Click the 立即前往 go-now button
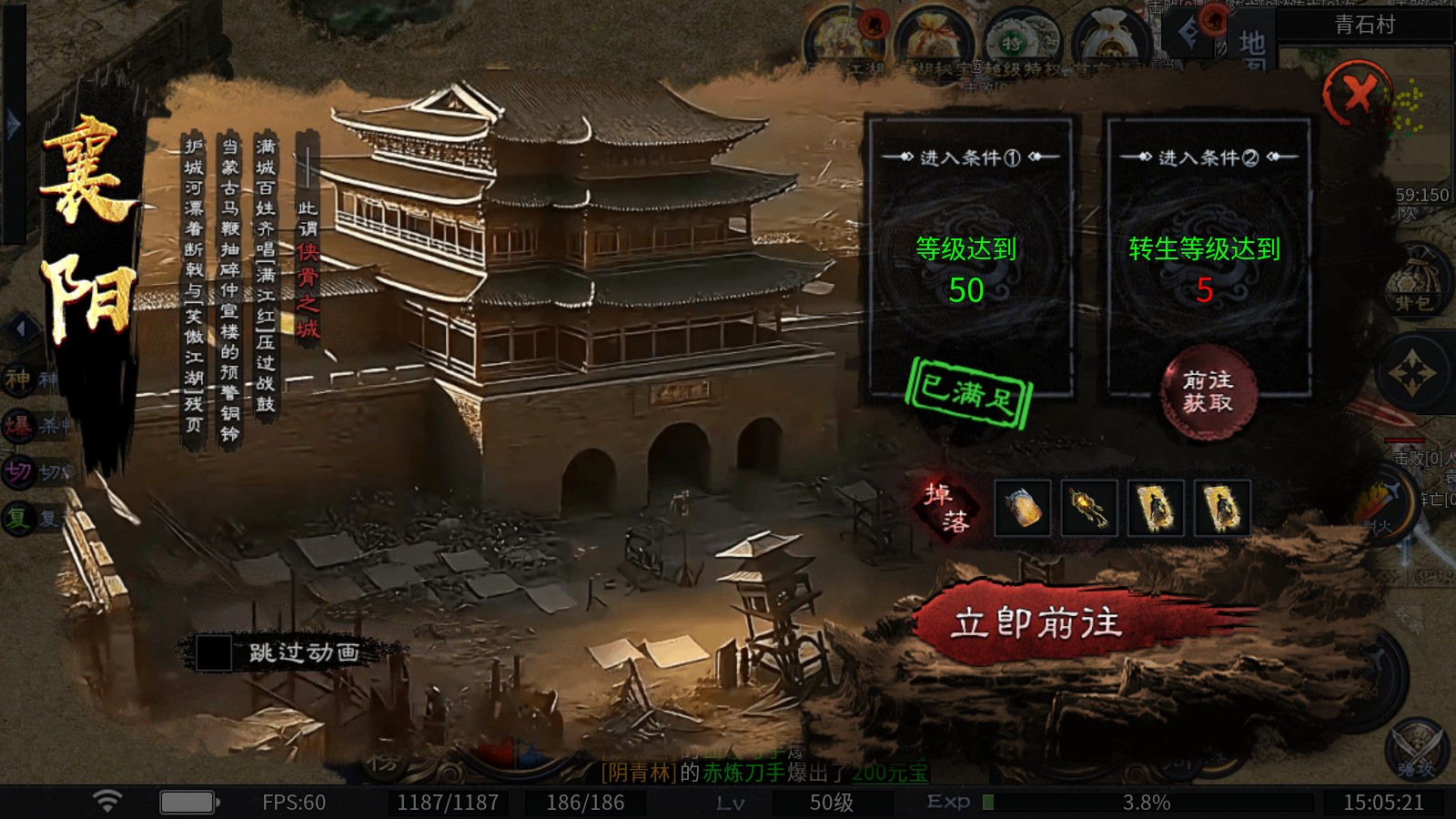The height and width of the screenshot is (819, 1456). tap(1037, 623)
